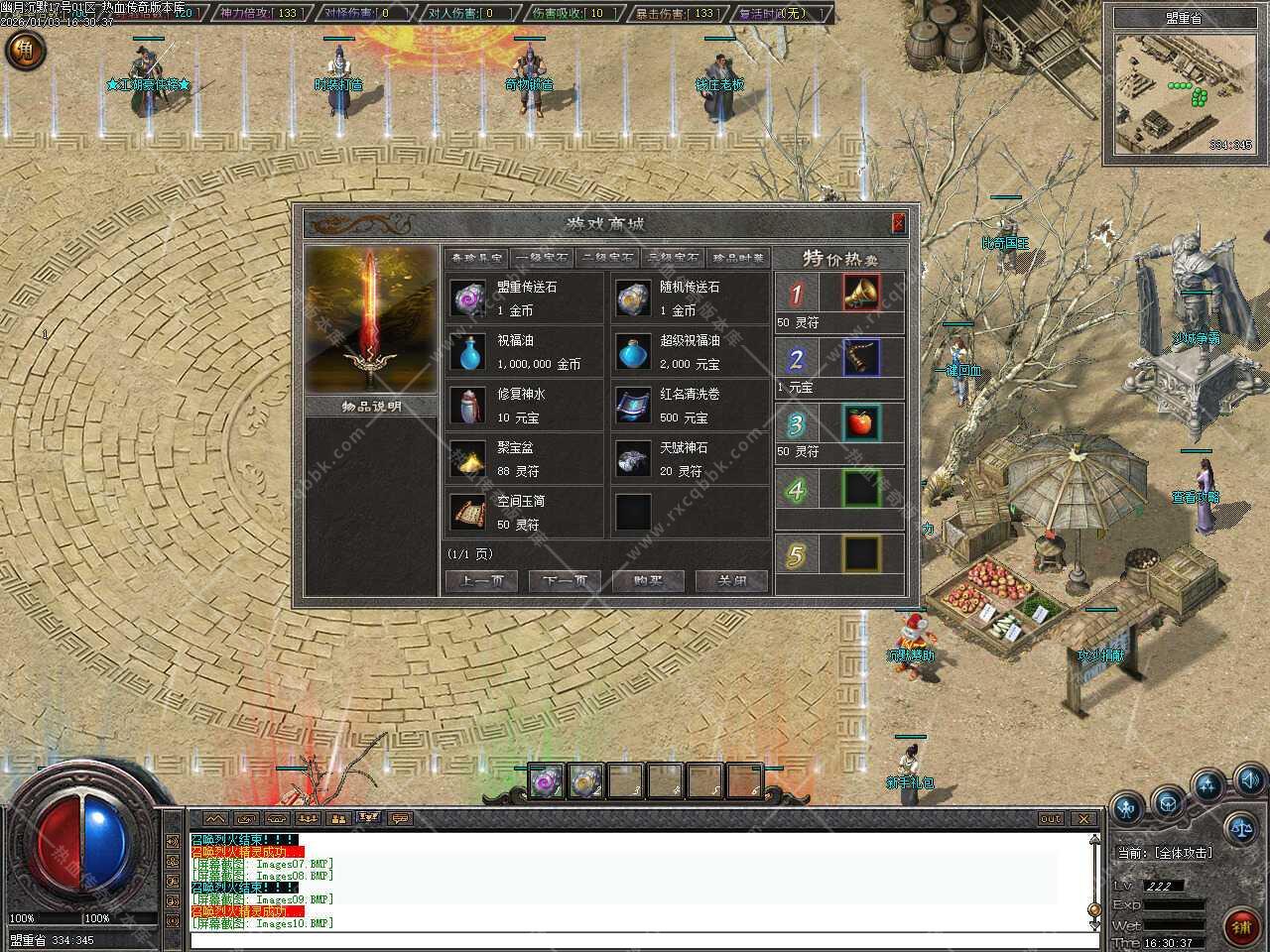Go to the next page with 下一页
This screenshot has height=952, width=1270.
coord(565,581)
